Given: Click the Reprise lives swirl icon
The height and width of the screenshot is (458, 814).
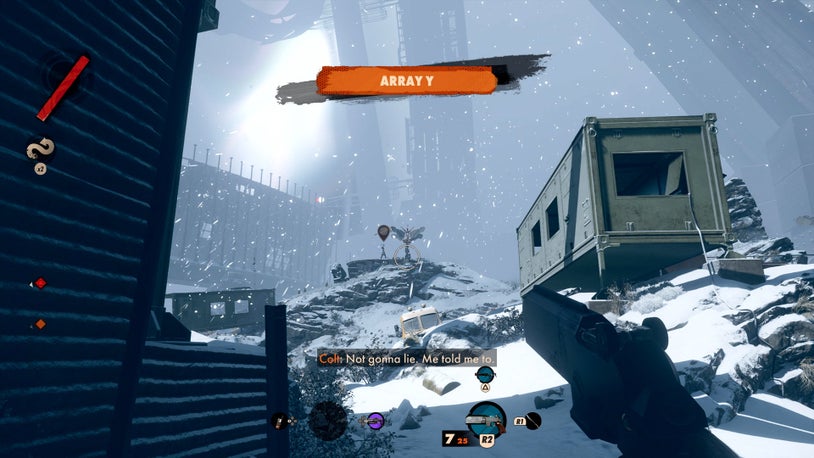Looking at the screenshot, I should pyautogui.click(x=42, y=151).
